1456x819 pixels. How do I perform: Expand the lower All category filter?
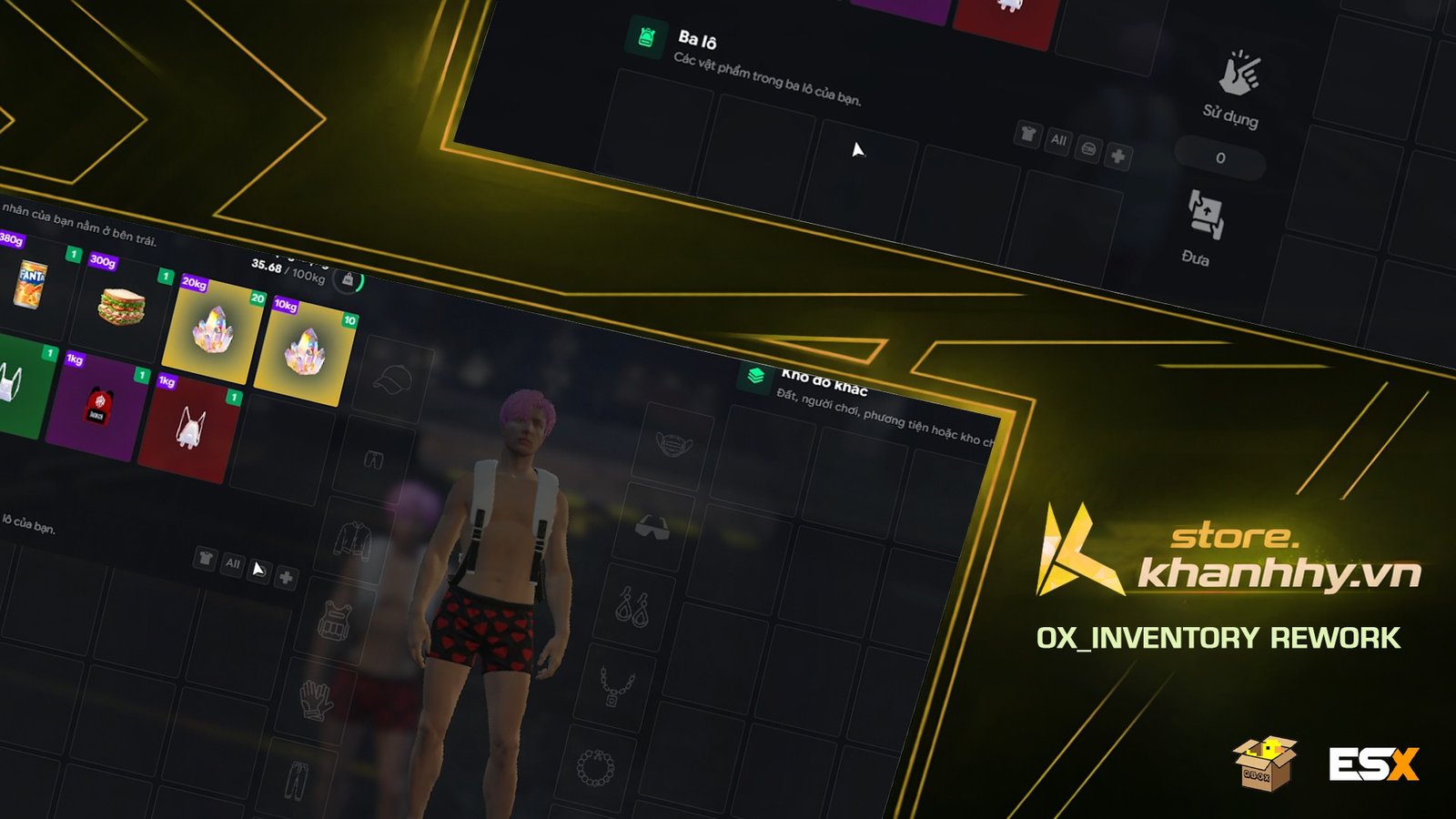233,563
